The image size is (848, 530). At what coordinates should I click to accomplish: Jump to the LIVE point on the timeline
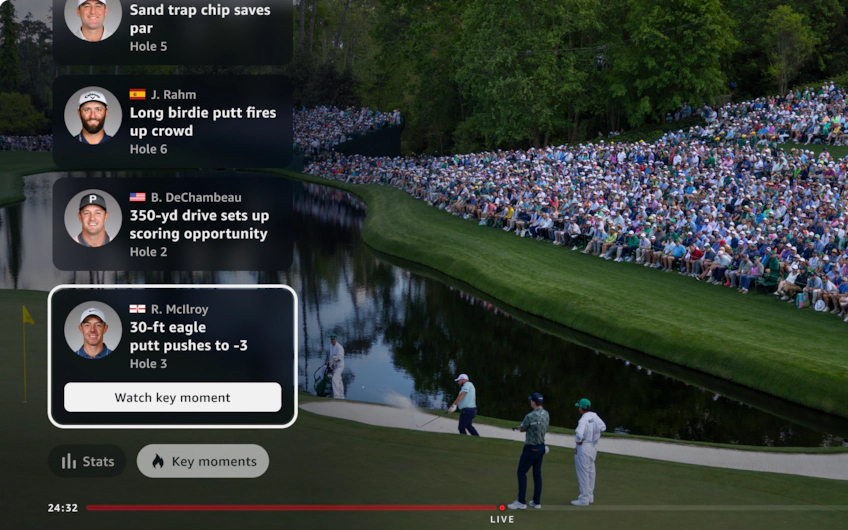click(x=502, y=508)
